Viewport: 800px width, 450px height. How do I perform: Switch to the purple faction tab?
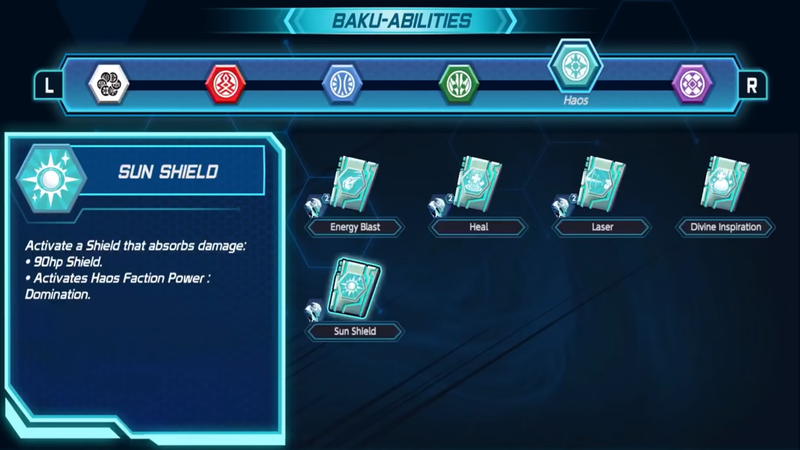691,83
